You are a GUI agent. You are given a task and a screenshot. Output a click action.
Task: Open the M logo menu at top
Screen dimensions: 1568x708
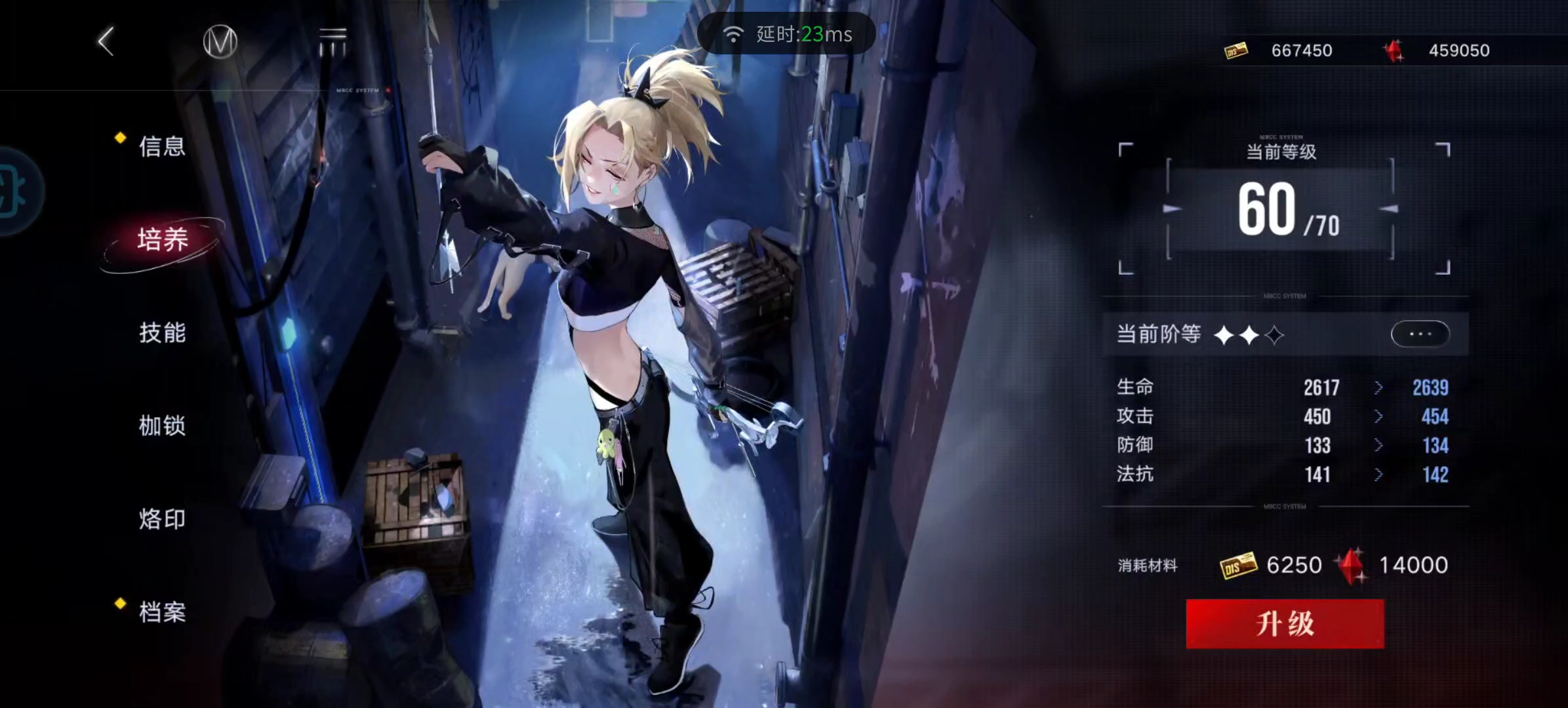220,41
